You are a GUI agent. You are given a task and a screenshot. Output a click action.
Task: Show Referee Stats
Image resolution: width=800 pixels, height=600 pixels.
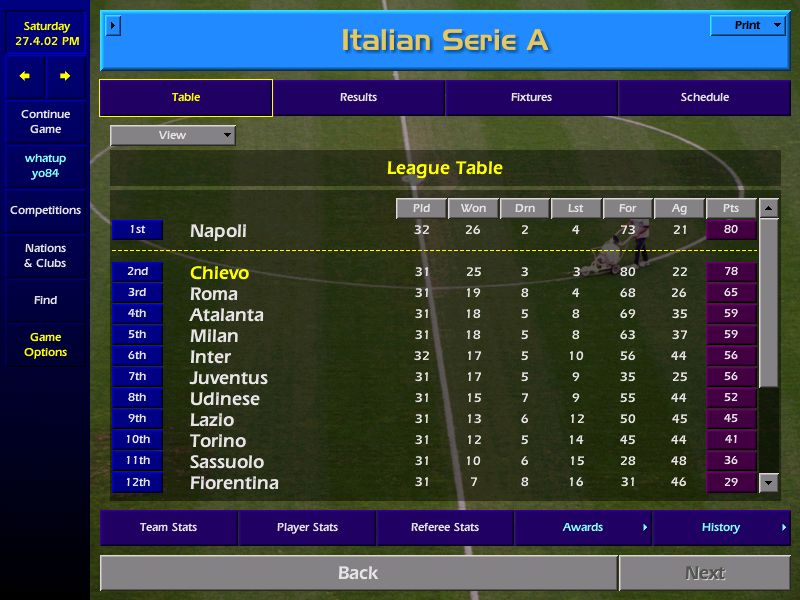pos(445,528)
